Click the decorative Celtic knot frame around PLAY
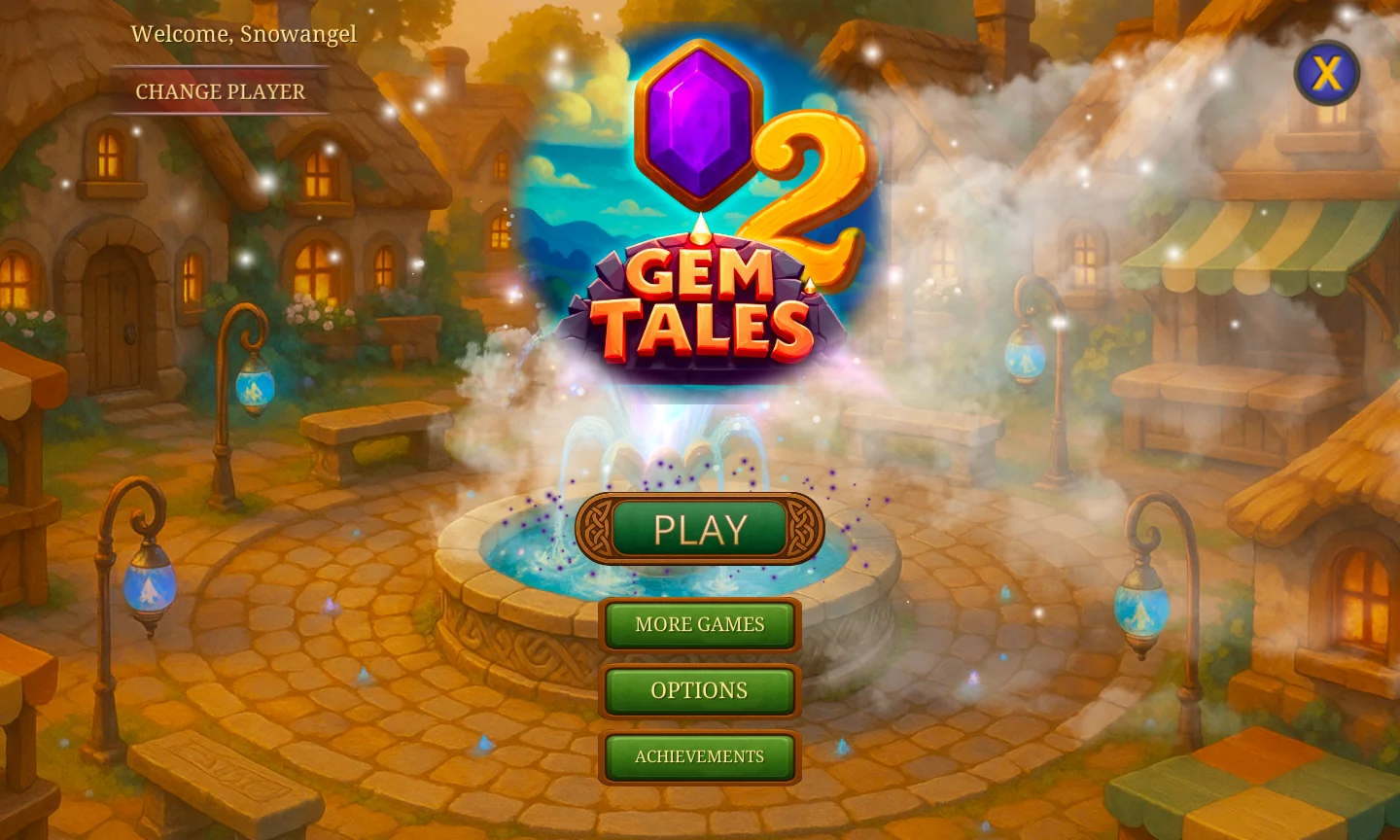This screenshot has height=840, width=1400. pos(600,528)
